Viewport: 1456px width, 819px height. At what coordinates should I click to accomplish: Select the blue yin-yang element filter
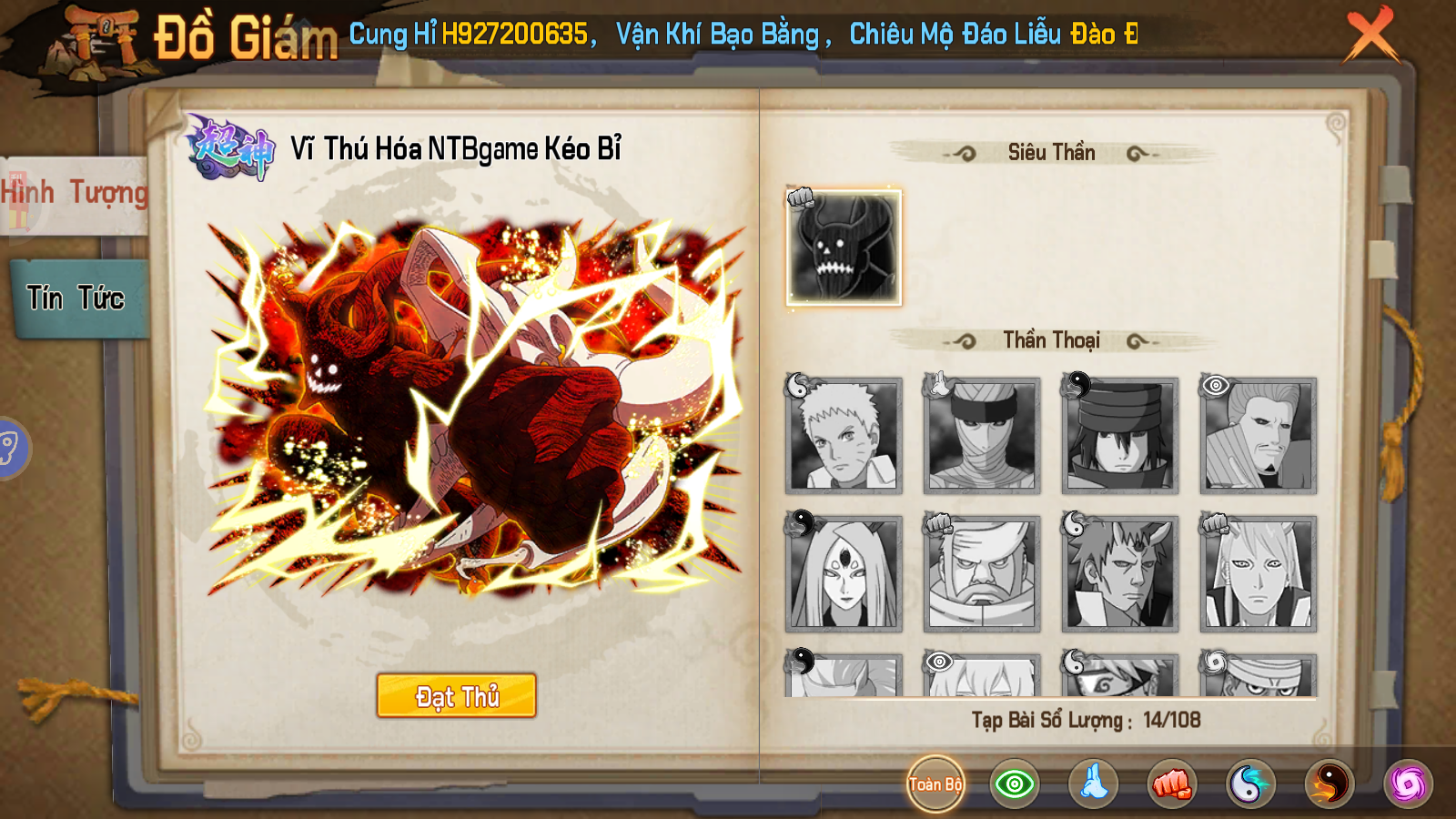click(1251, 785)
